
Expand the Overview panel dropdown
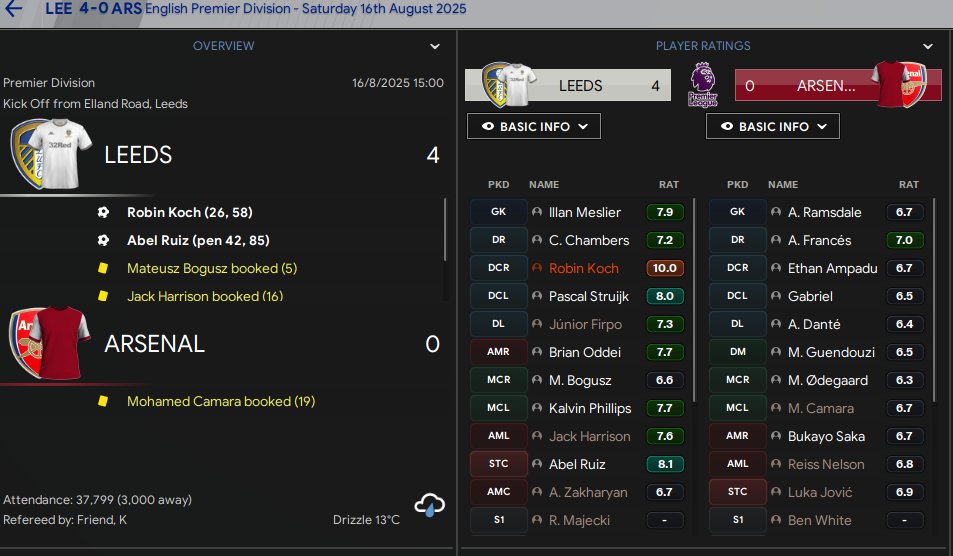pyautogui.click(x=435, y=46)
